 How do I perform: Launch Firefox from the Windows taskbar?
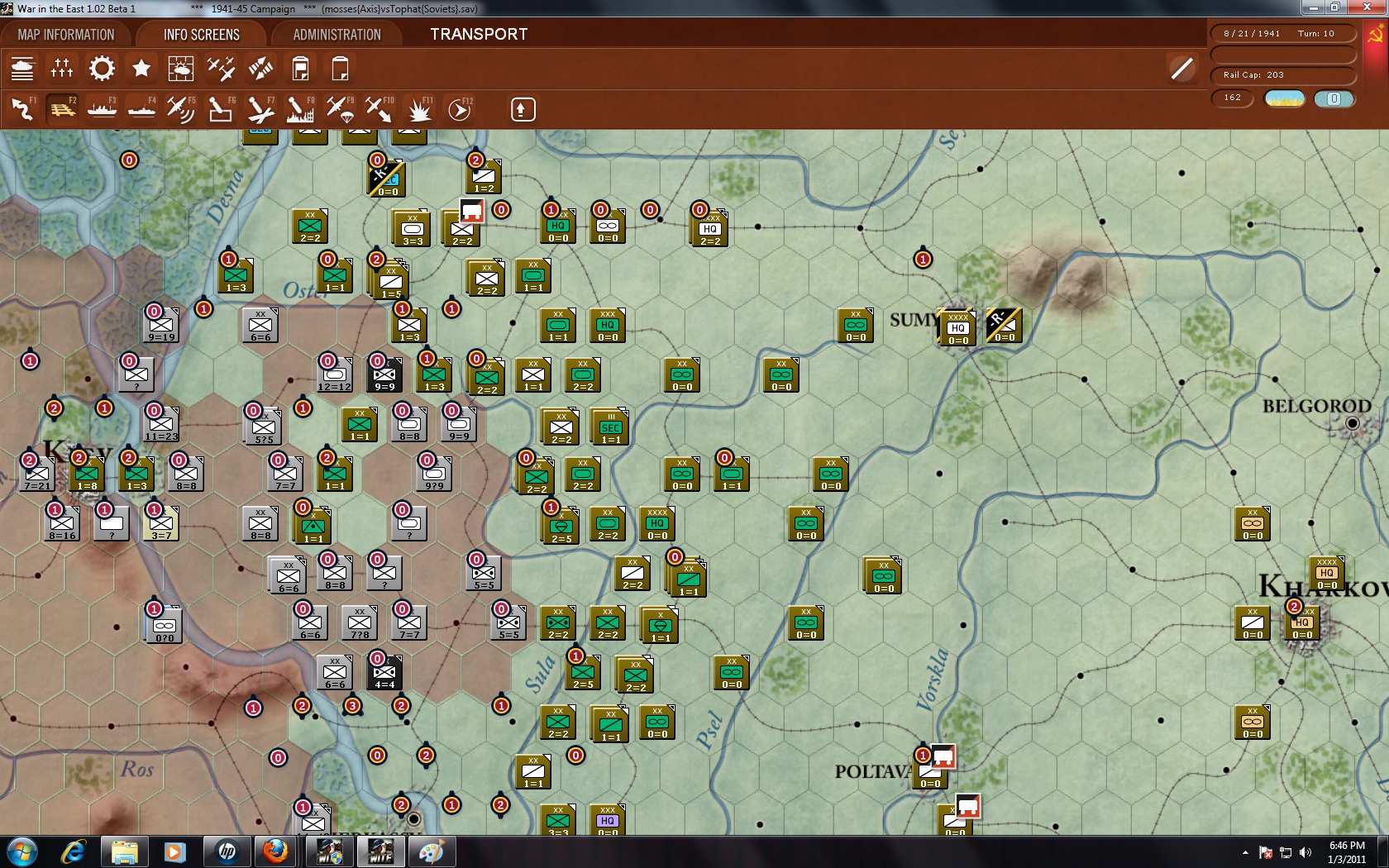click(275, 851)
